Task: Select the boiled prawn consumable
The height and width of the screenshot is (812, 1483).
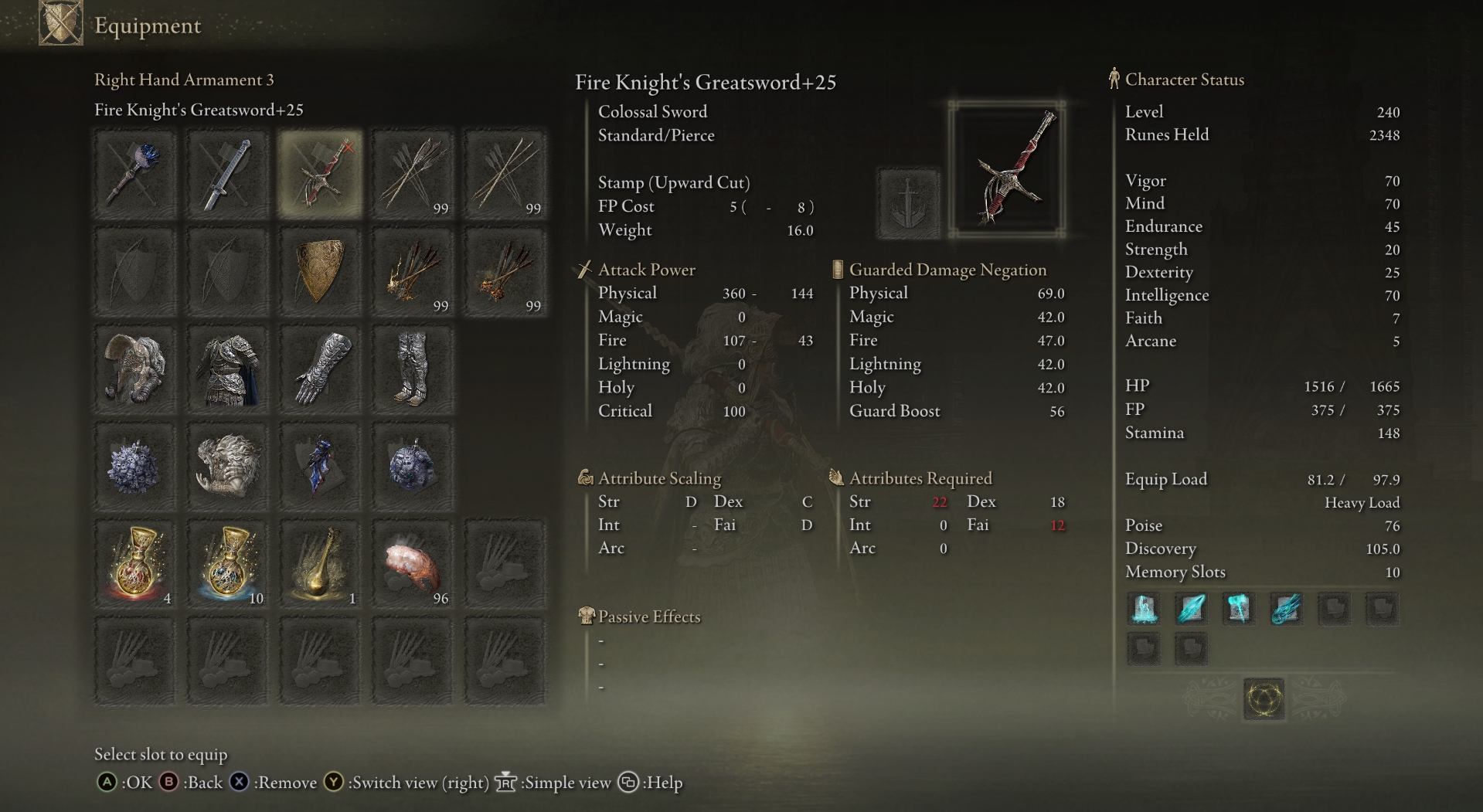Action: coord(413,564)
